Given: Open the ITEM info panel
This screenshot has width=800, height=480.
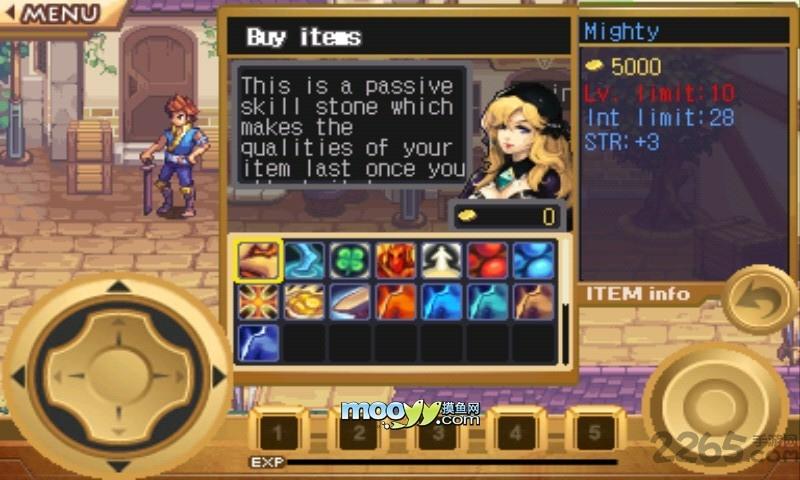Looking at the screenshot, I should coord(638,293).
